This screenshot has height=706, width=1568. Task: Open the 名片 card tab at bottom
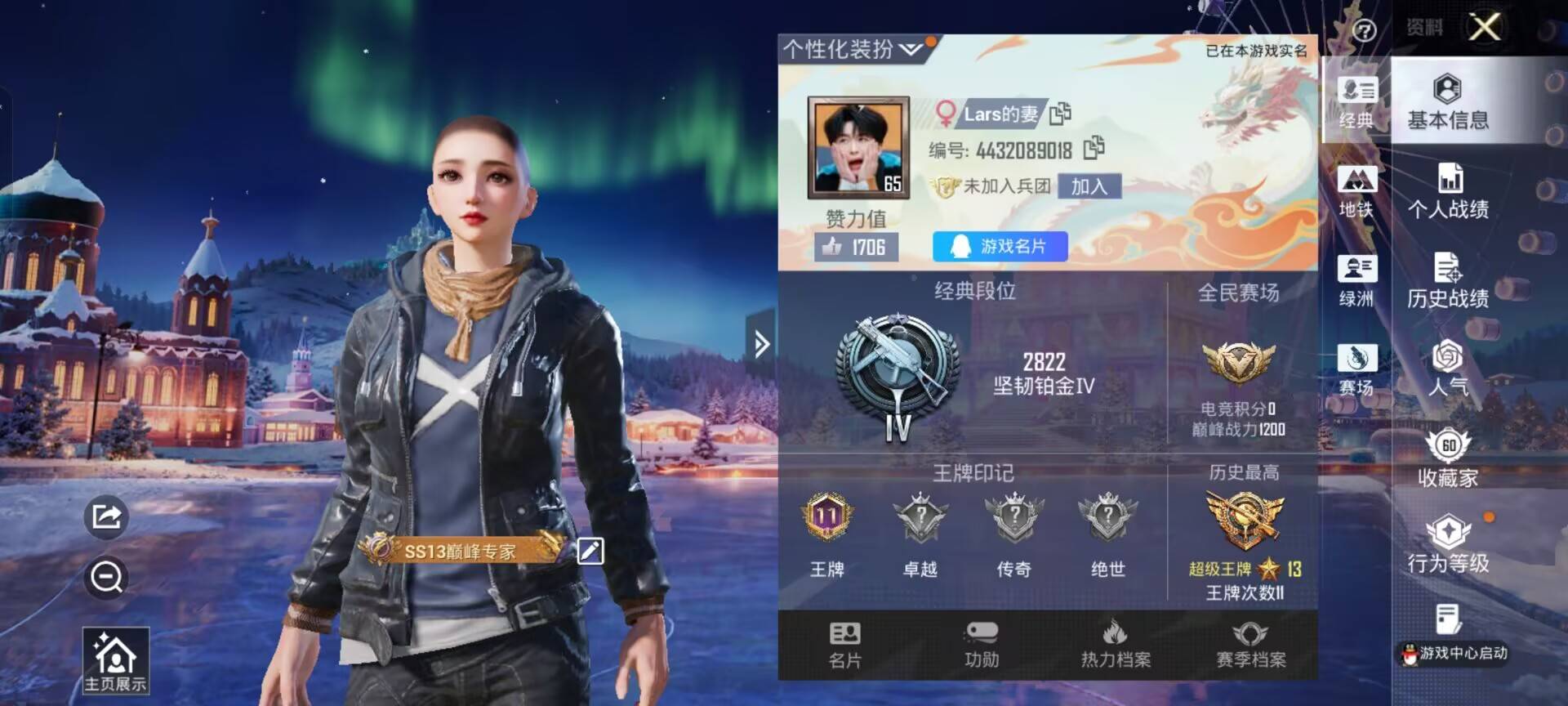click(844, 644)
